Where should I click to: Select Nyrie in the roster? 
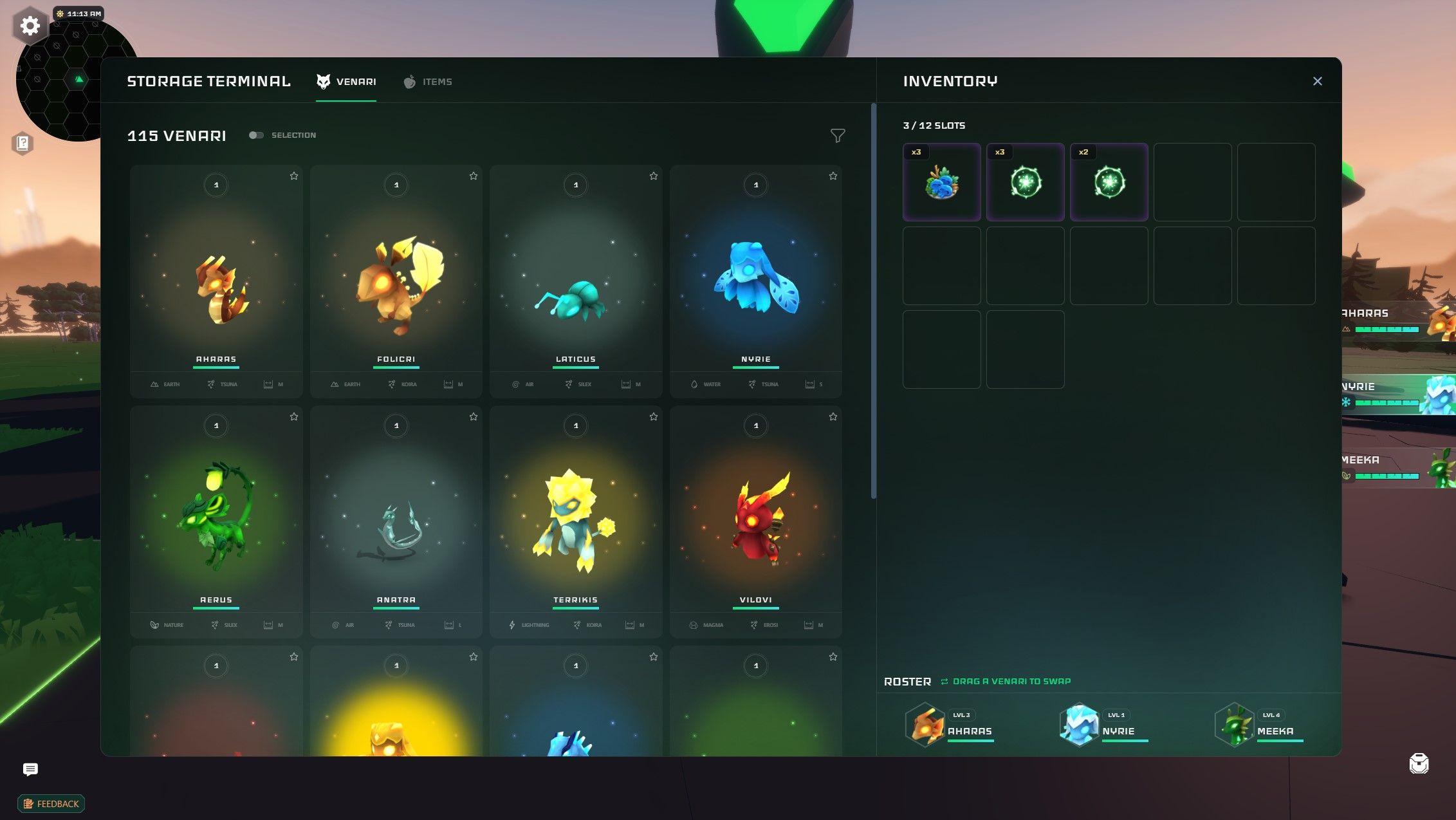point(1103,725)
